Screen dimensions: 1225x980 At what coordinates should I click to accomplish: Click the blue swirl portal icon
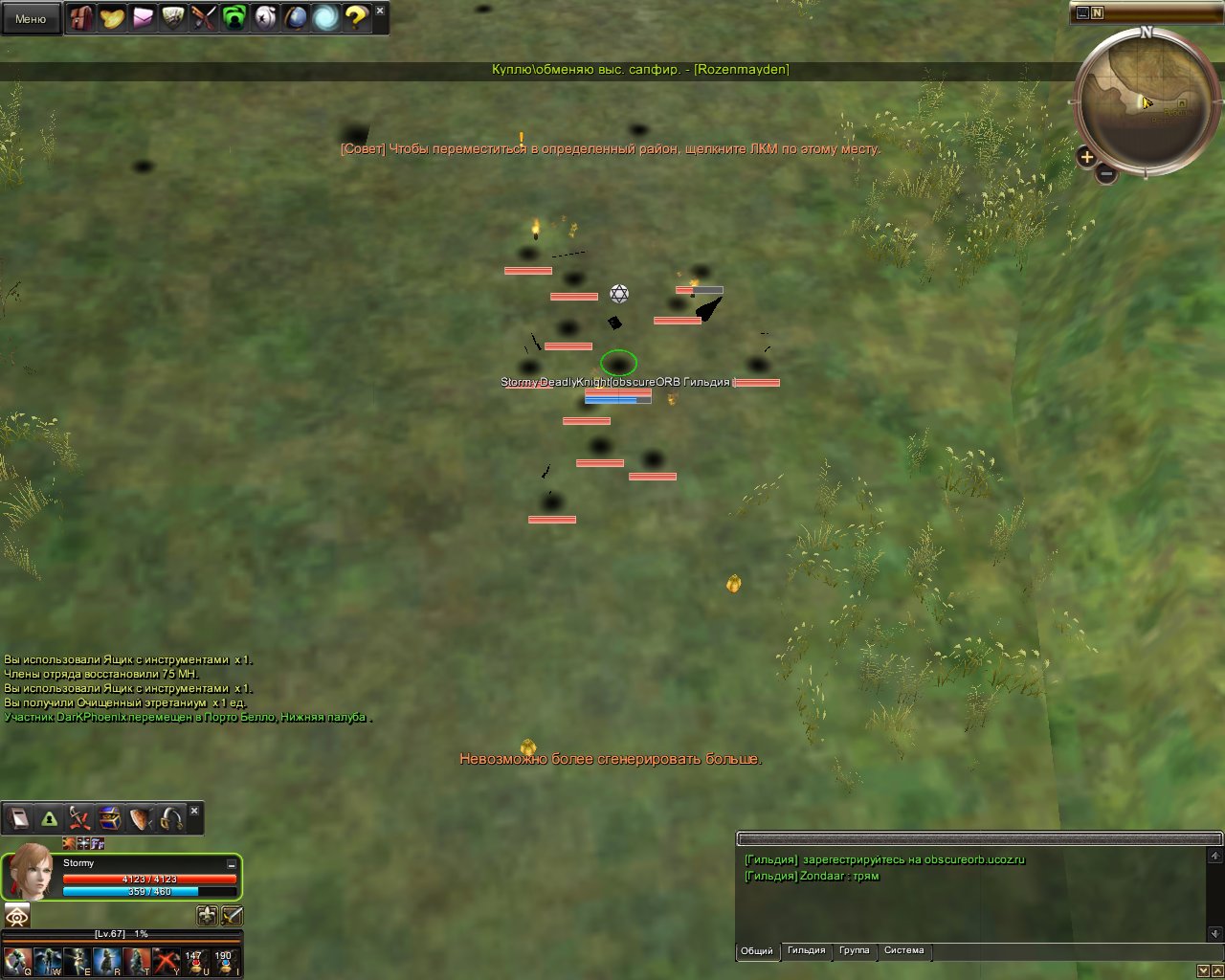(x=326, y=18)
